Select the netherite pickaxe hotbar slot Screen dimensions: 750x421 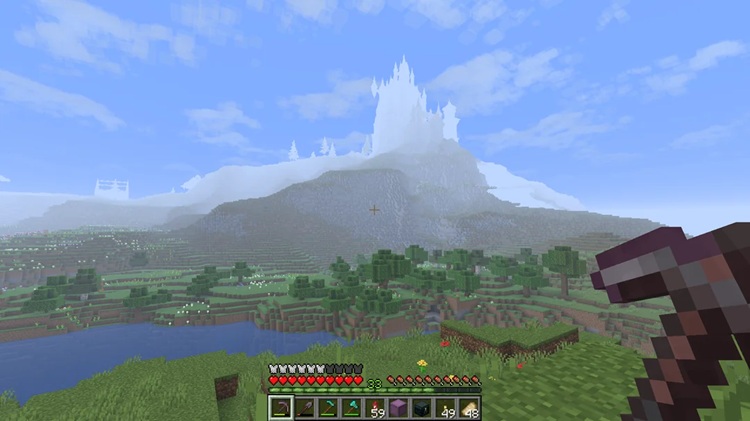coord(281,408)
